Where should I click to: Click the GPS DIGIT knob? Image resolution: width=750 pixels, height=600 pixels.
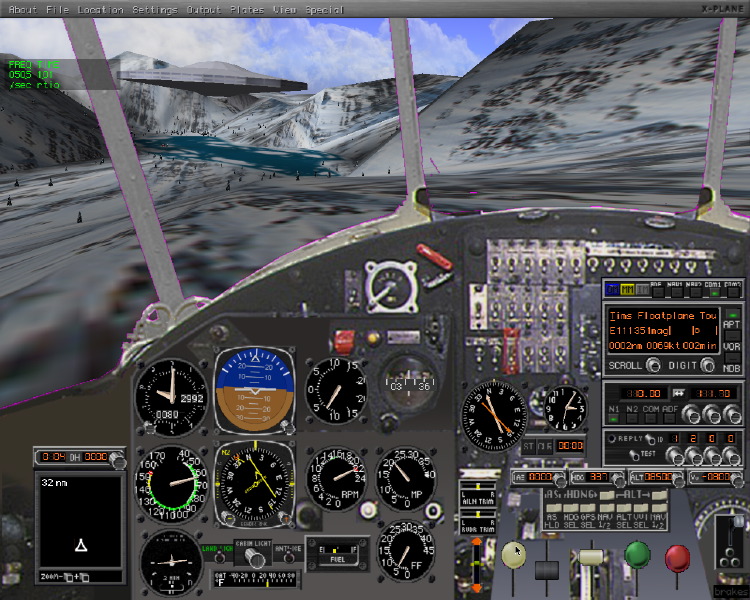708,365
